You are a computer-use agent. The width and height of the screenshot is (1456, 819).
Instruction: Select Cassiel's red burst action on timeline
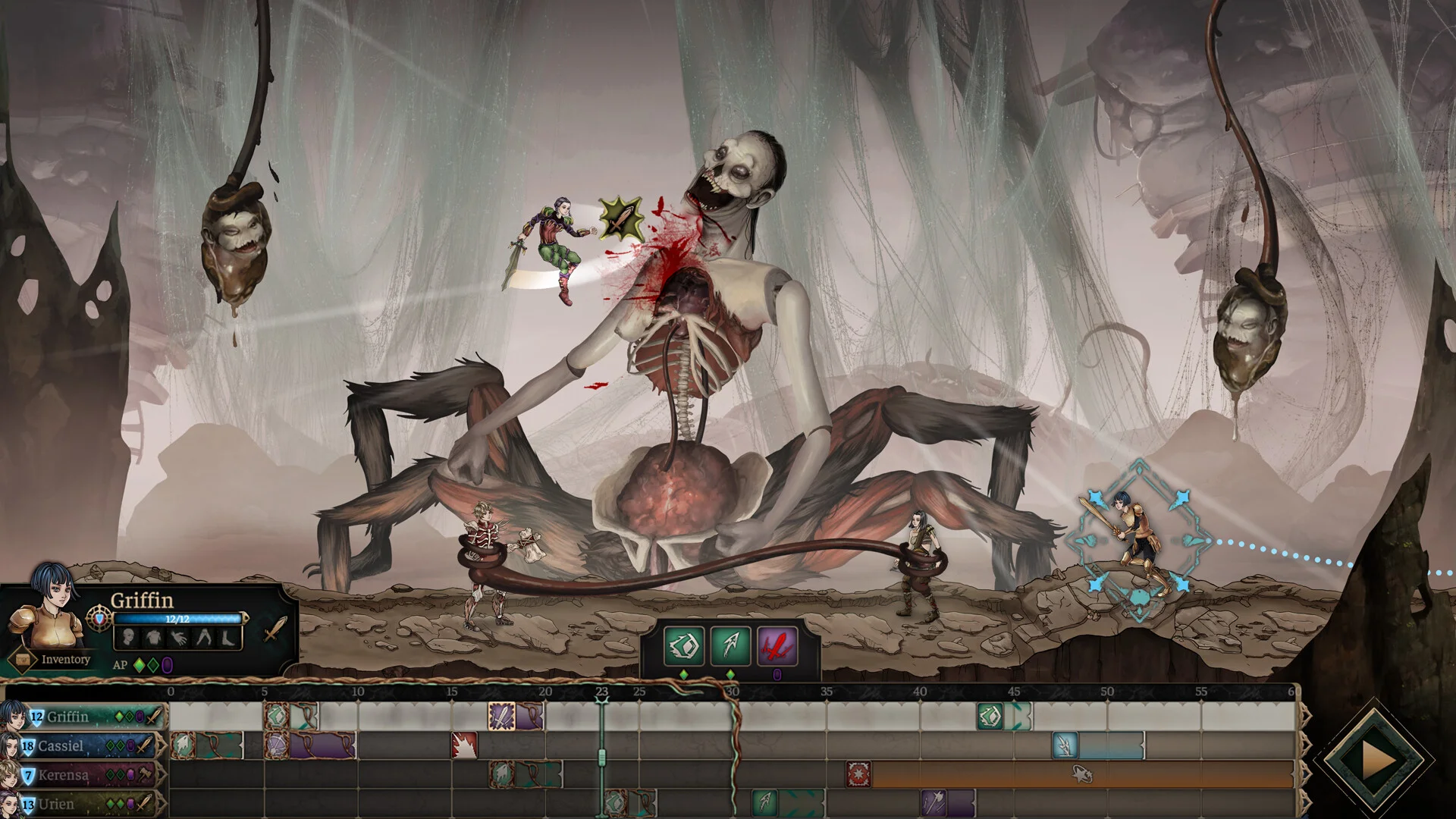[464, 745]
